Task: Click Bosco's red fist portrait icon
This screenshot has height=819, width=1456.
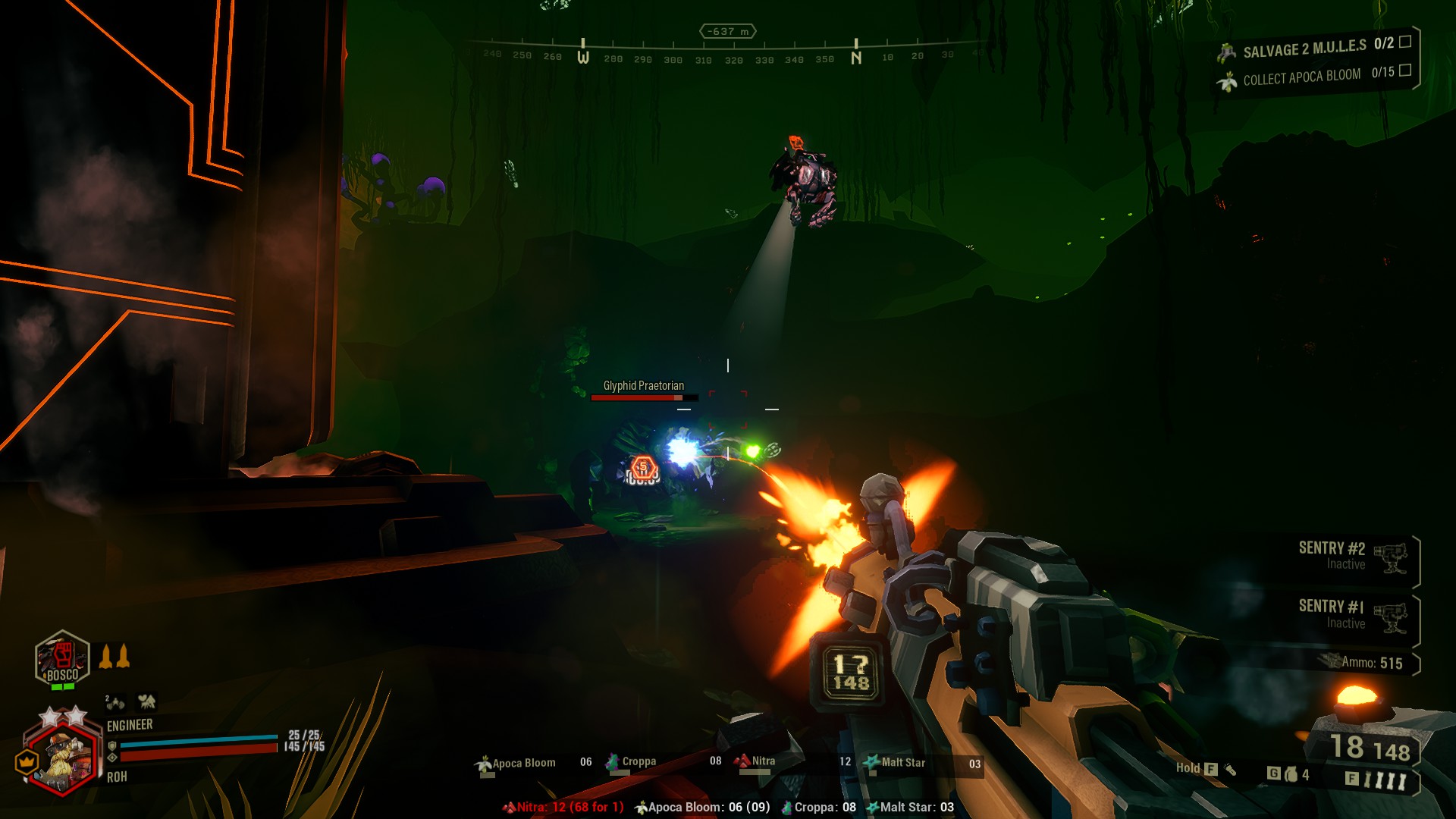Action: (x=61, y=653)
